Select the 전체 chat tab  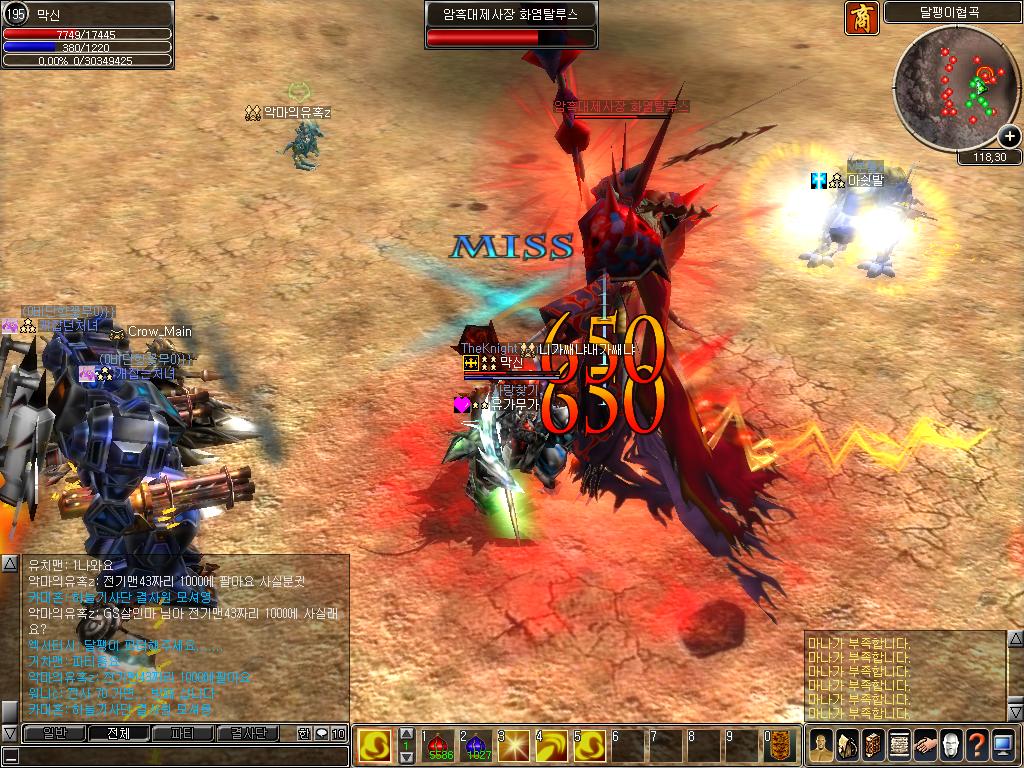118,734
